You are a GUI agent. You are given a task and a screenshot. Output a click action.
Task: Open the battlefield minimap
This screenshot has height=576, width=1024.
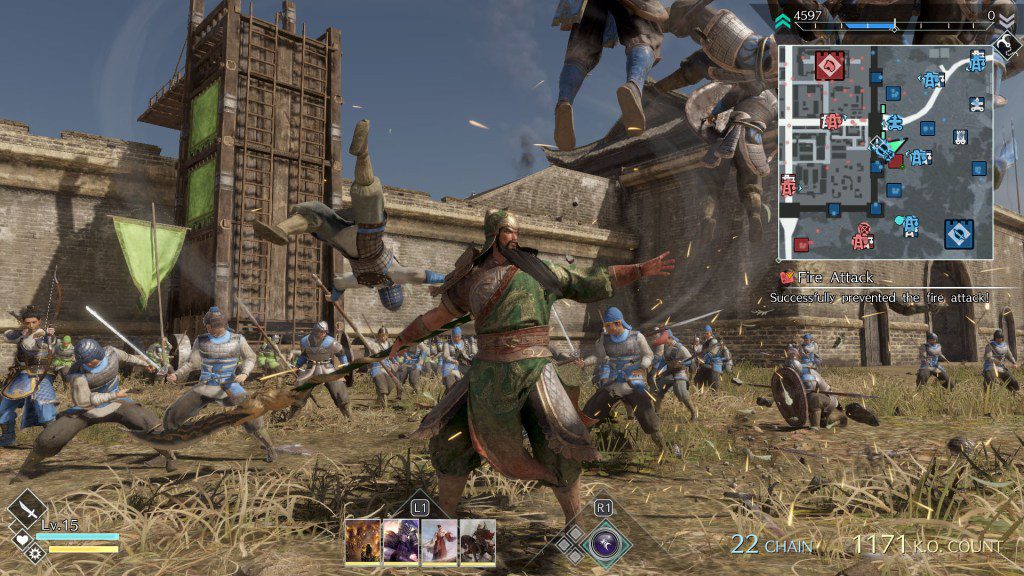(886, 152)
